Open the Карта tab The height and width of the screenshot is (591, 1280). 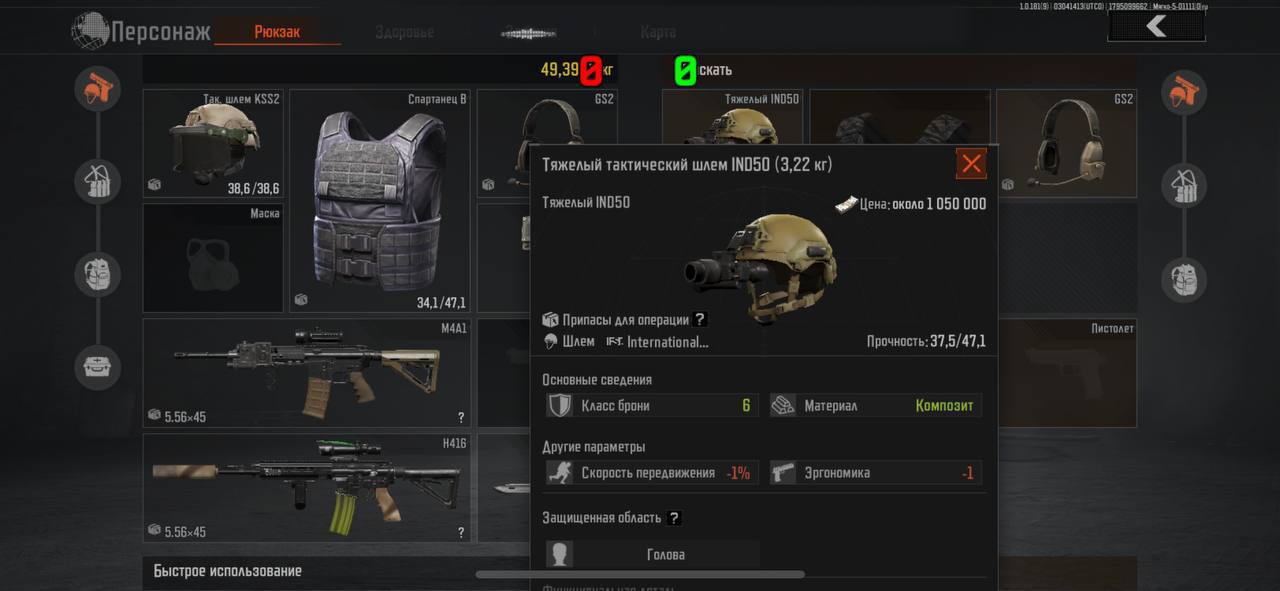[x=657, y=32]
